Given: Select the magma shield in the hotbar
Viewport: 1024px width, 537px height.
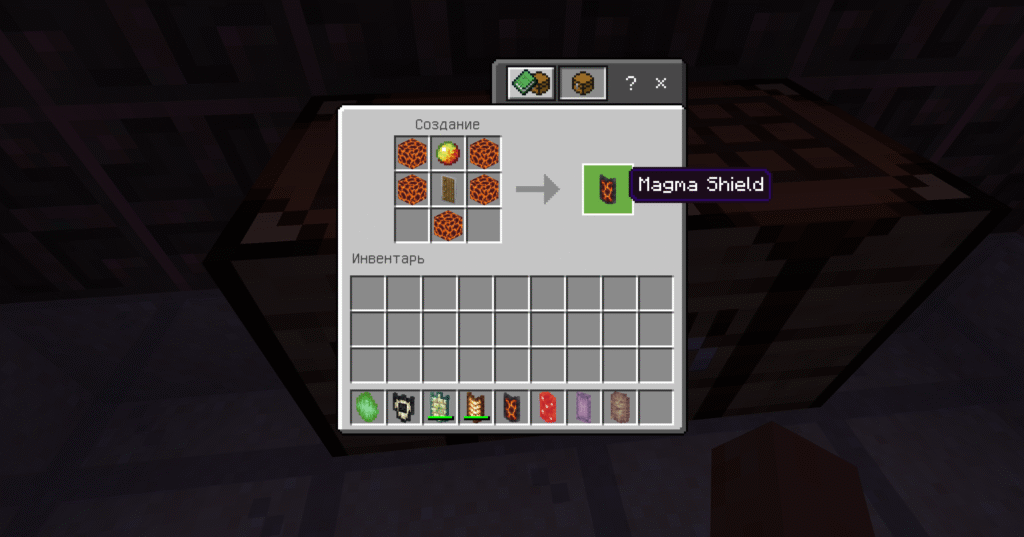Looking at the screenshot, I should pos(512,407).
